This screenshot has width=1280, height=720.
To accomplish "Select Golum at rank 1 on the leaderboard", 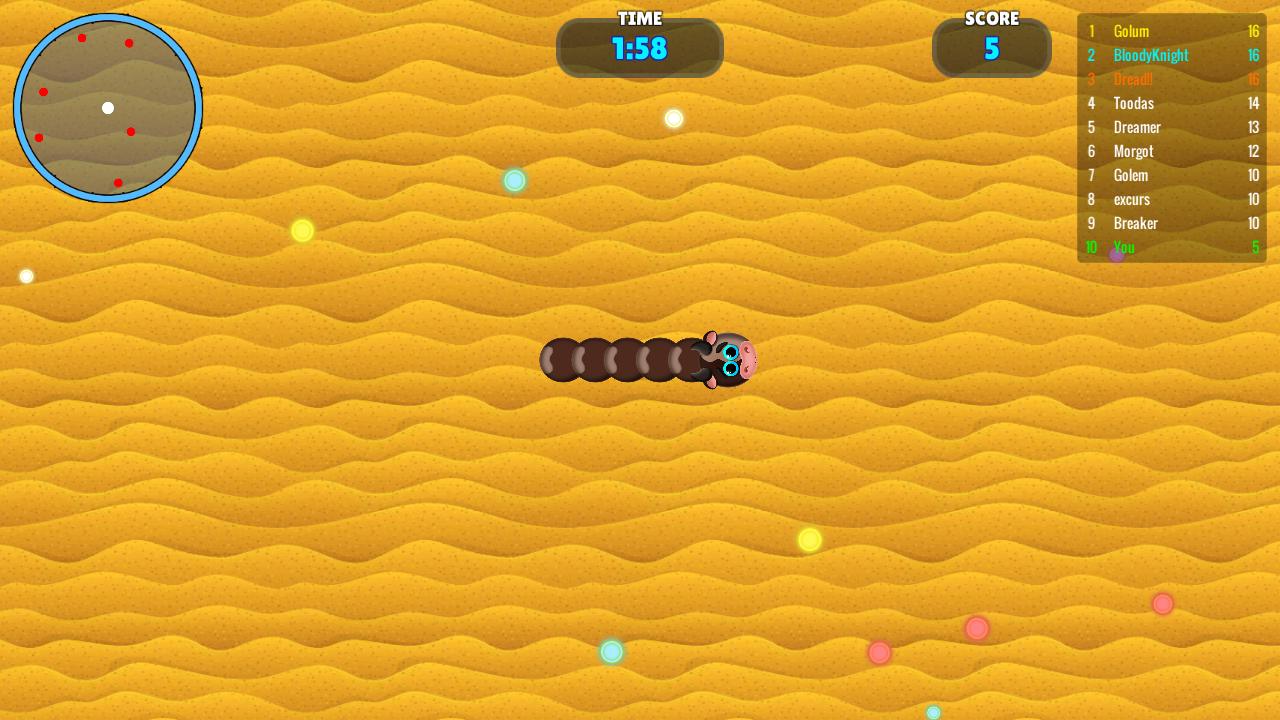I will coord(1131,31).
